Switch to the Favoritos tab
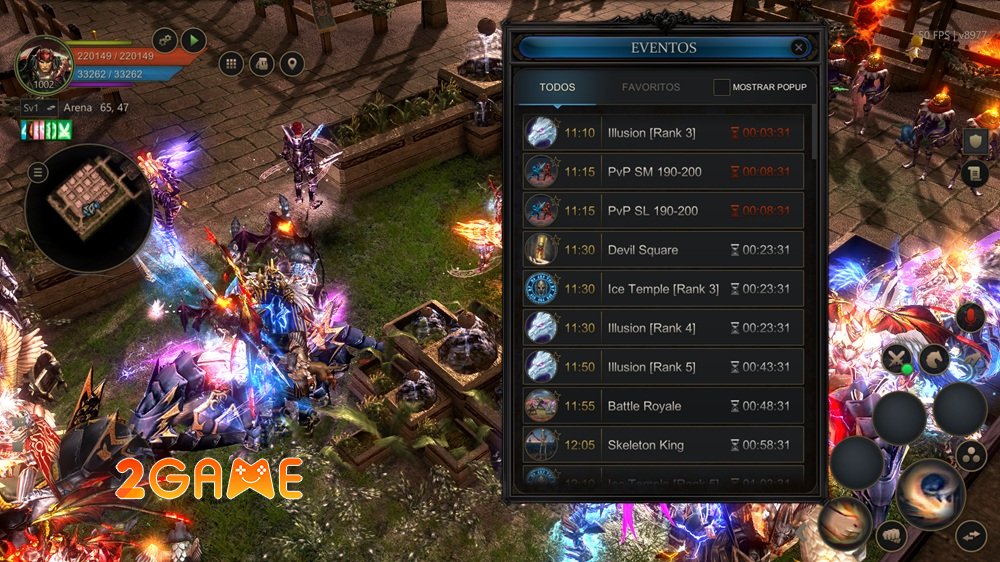The width and height of the screenshot is (1000, 562). coord(651,87)
